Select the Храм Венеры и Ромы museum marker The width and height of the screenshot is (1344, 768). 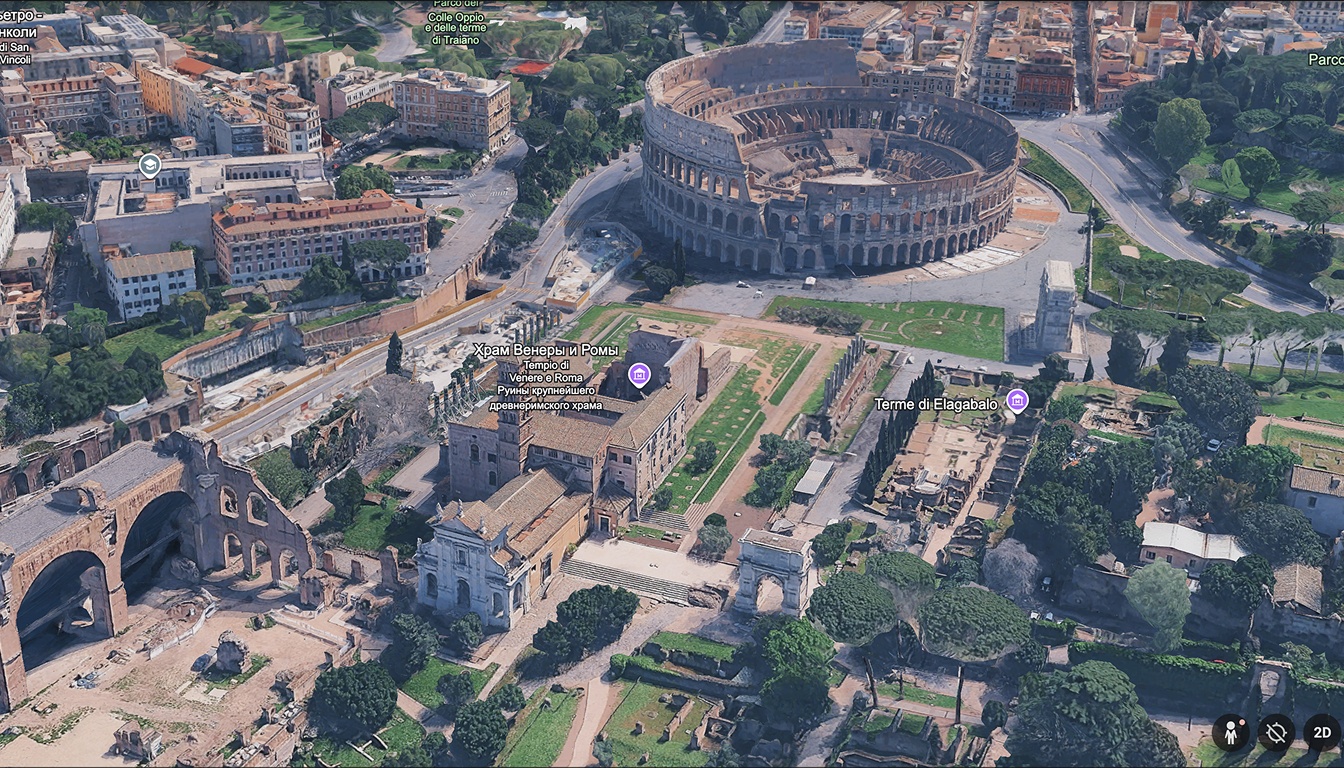pos(640,375)
